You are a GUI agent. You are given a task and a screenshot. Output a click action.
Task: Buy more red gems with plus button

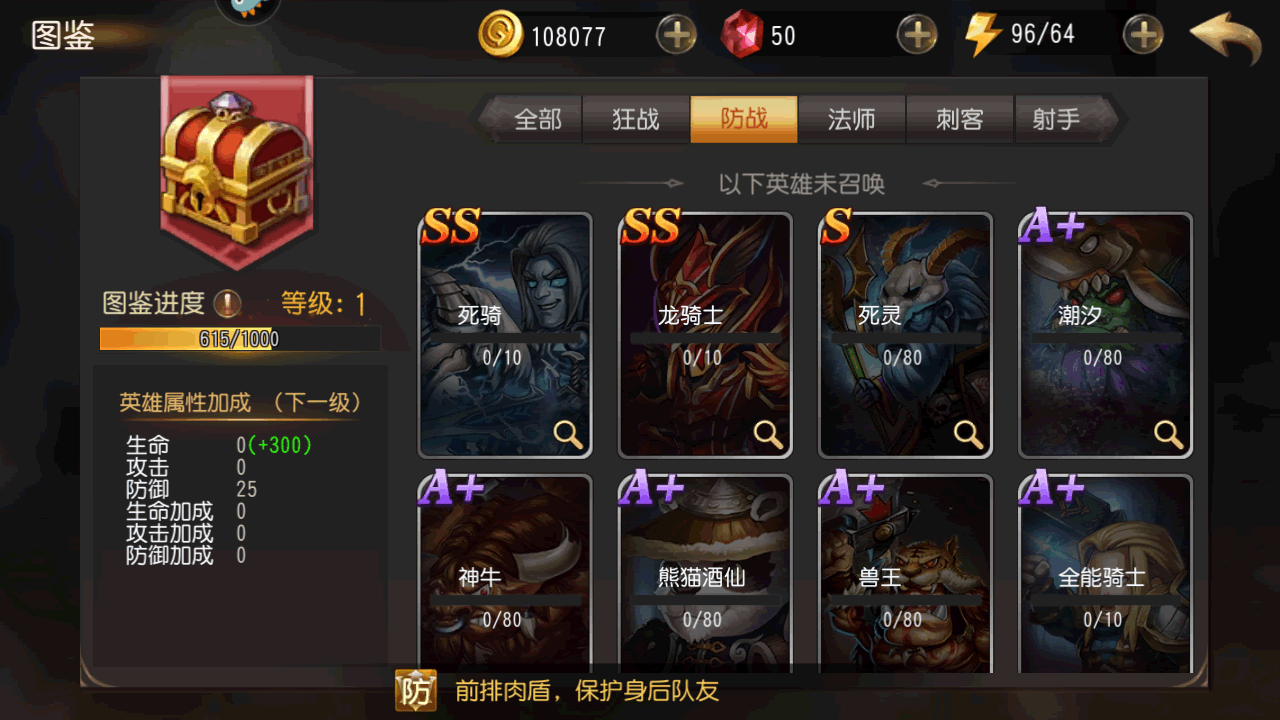pos(916,36)
